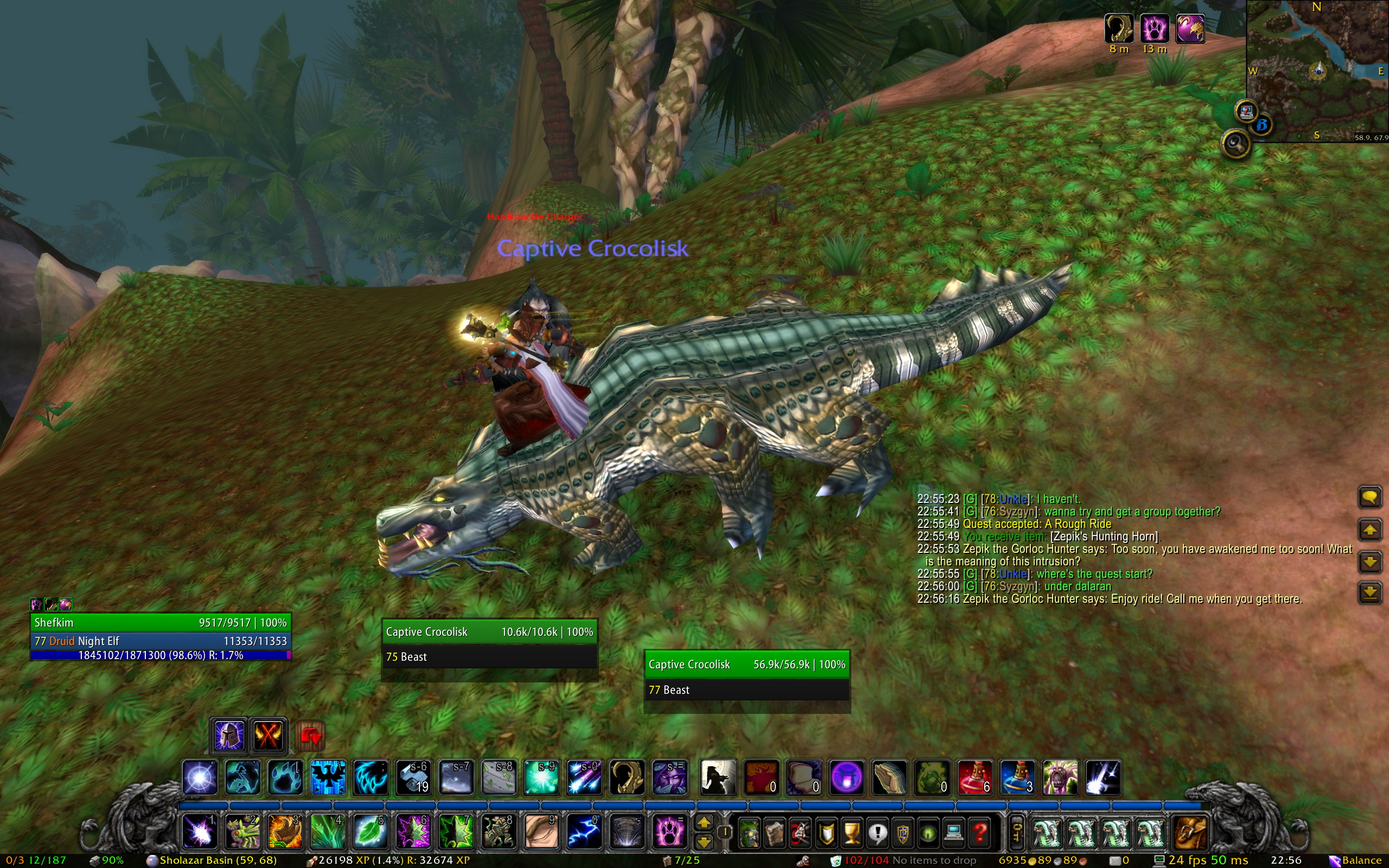Activate the helmet vehicle ability
The image size is (1389, 868).
(x=229, y=736)
